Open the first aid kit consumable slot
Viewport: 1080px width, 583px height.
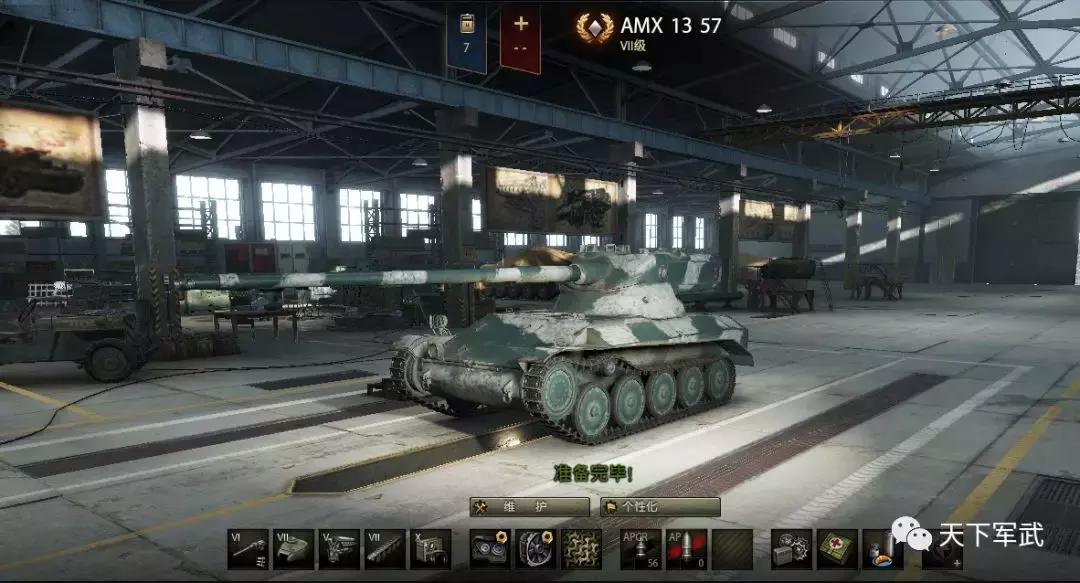coord(837,549)
